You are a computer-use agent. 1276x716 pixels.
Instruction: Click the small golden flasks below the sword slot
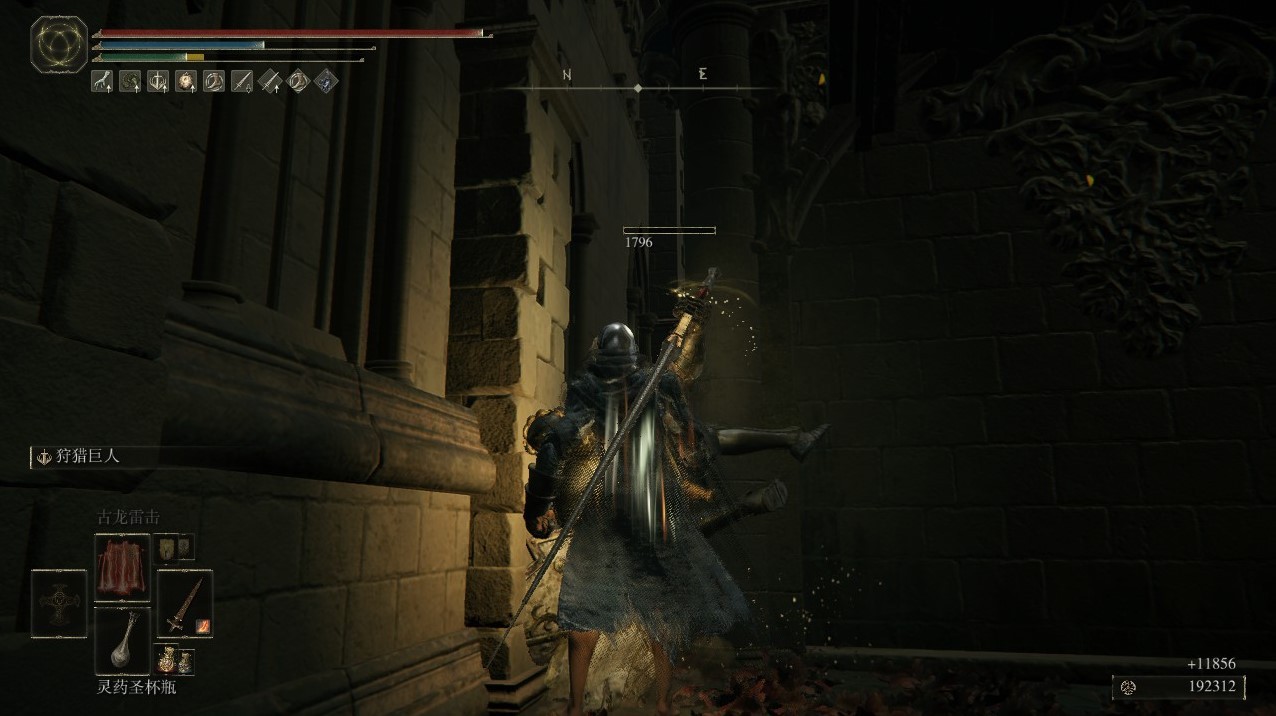click(176, 660)
